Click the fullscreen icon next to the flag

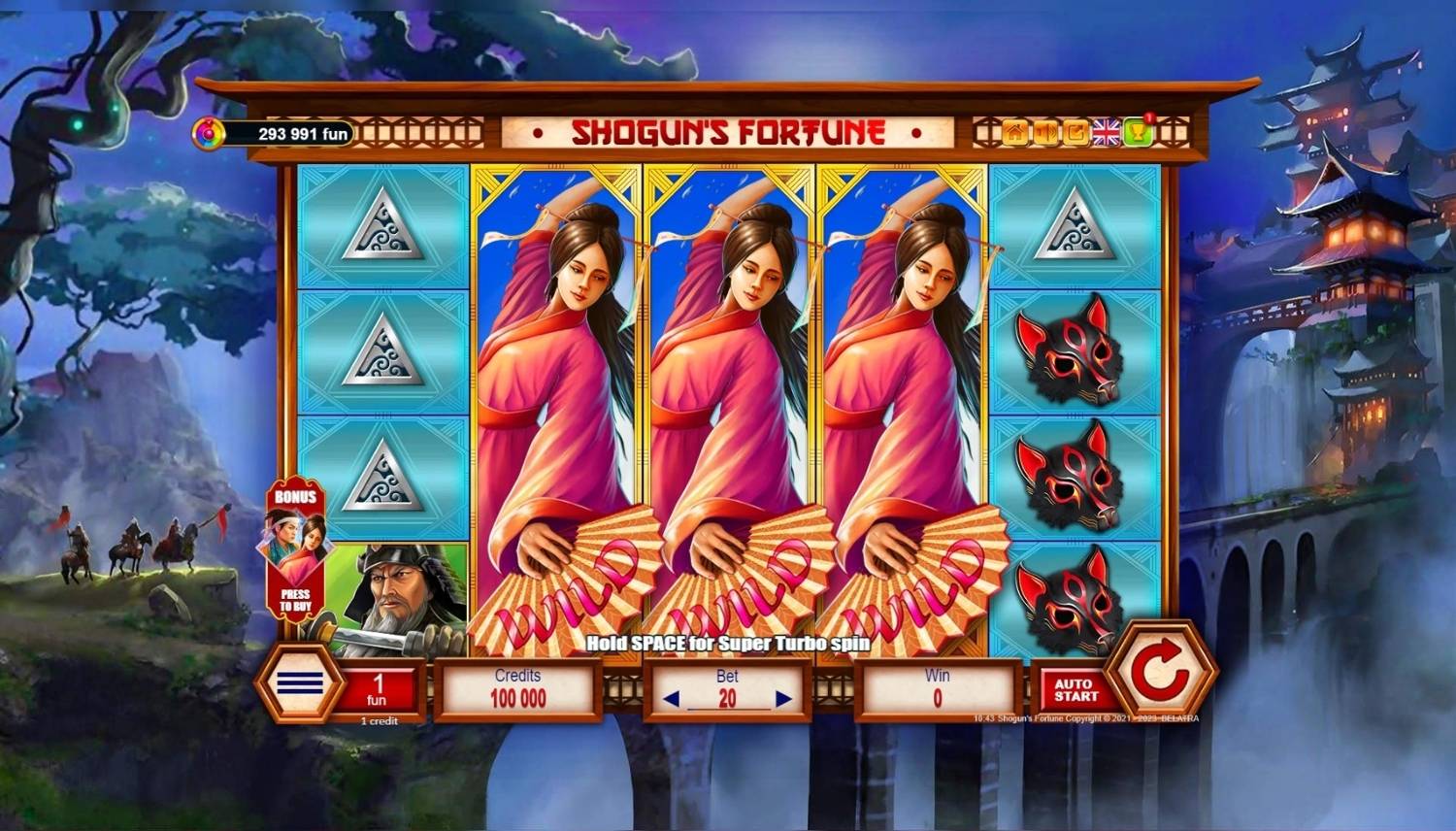pos(1075,131)
